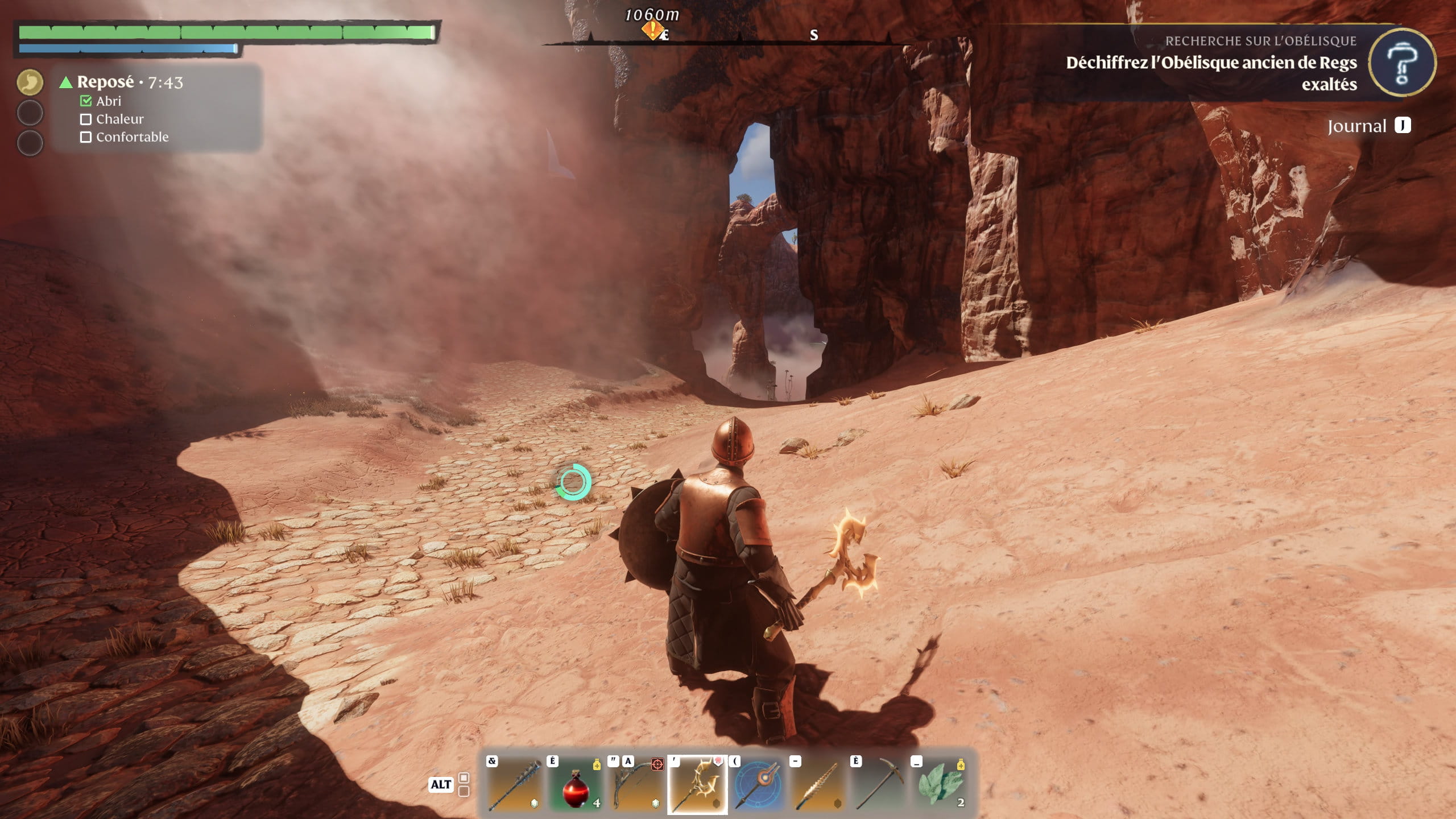Screen dimensions: 1456x819
Task: Click the Reposé rested buff icon
Action: coord(30,82)
